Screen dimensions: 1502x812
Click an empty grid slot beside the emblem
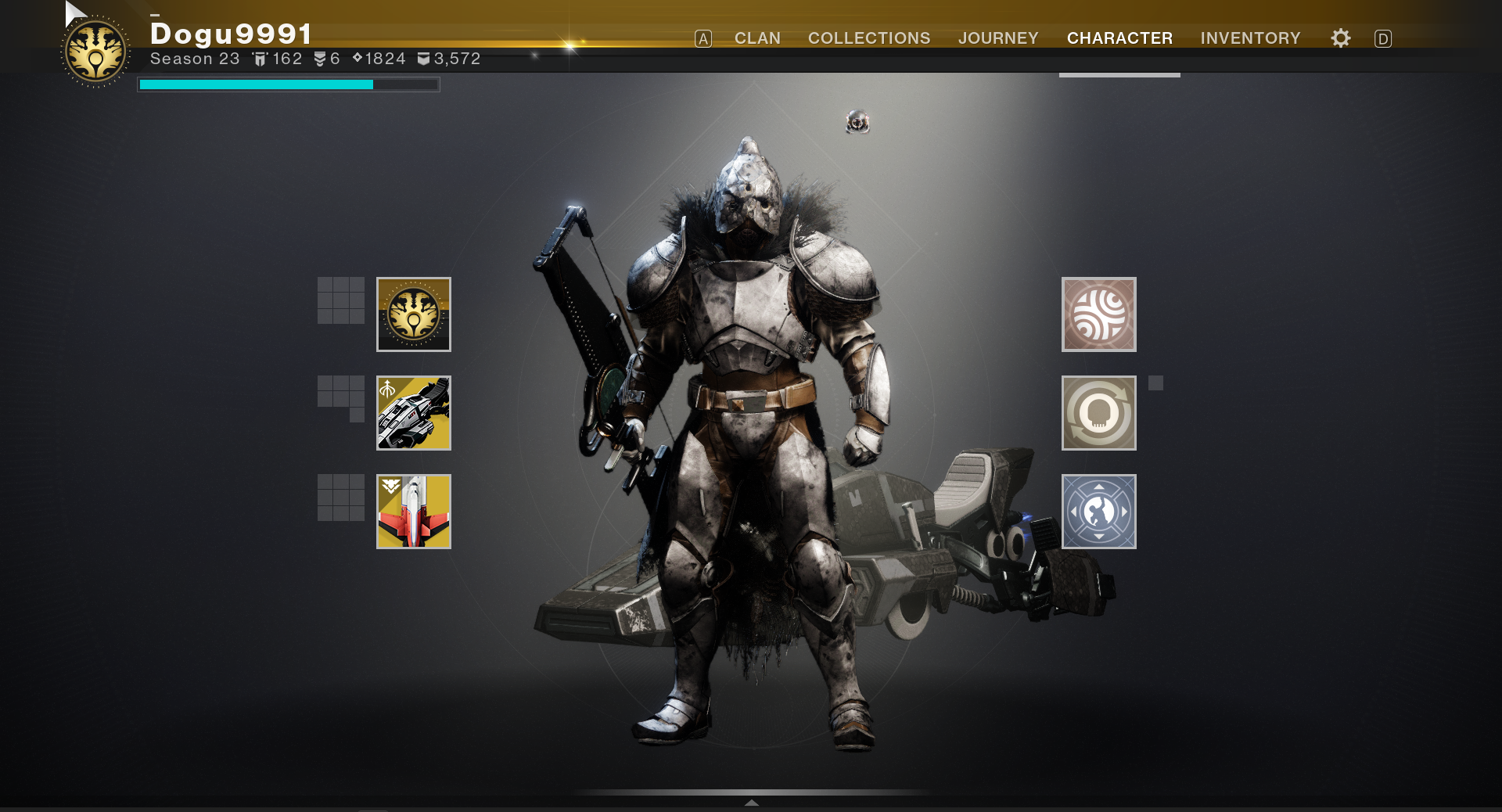point(340,302)
